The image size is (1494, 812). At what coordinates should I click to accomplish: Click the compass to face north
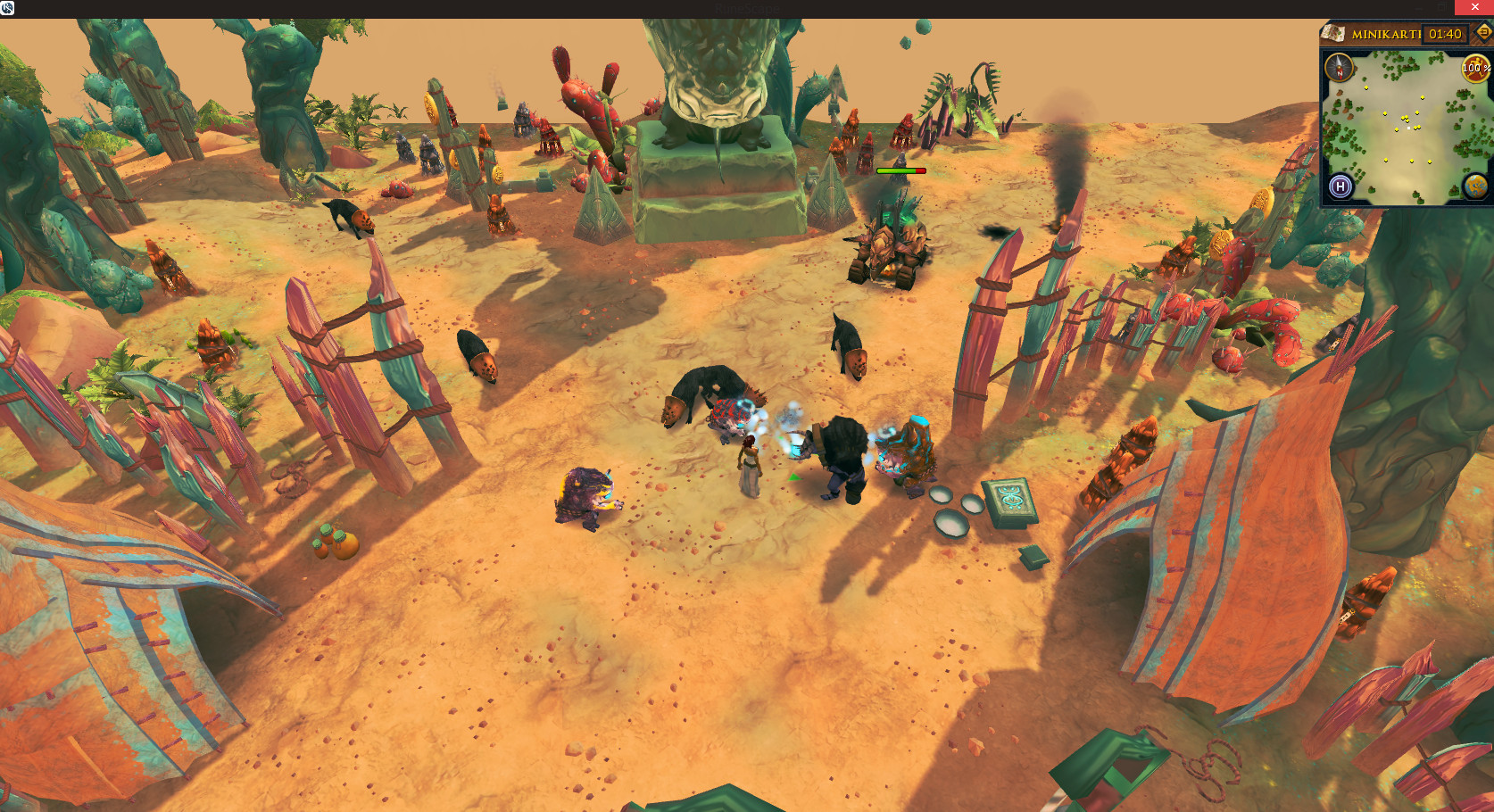[x=1339, y=67]
